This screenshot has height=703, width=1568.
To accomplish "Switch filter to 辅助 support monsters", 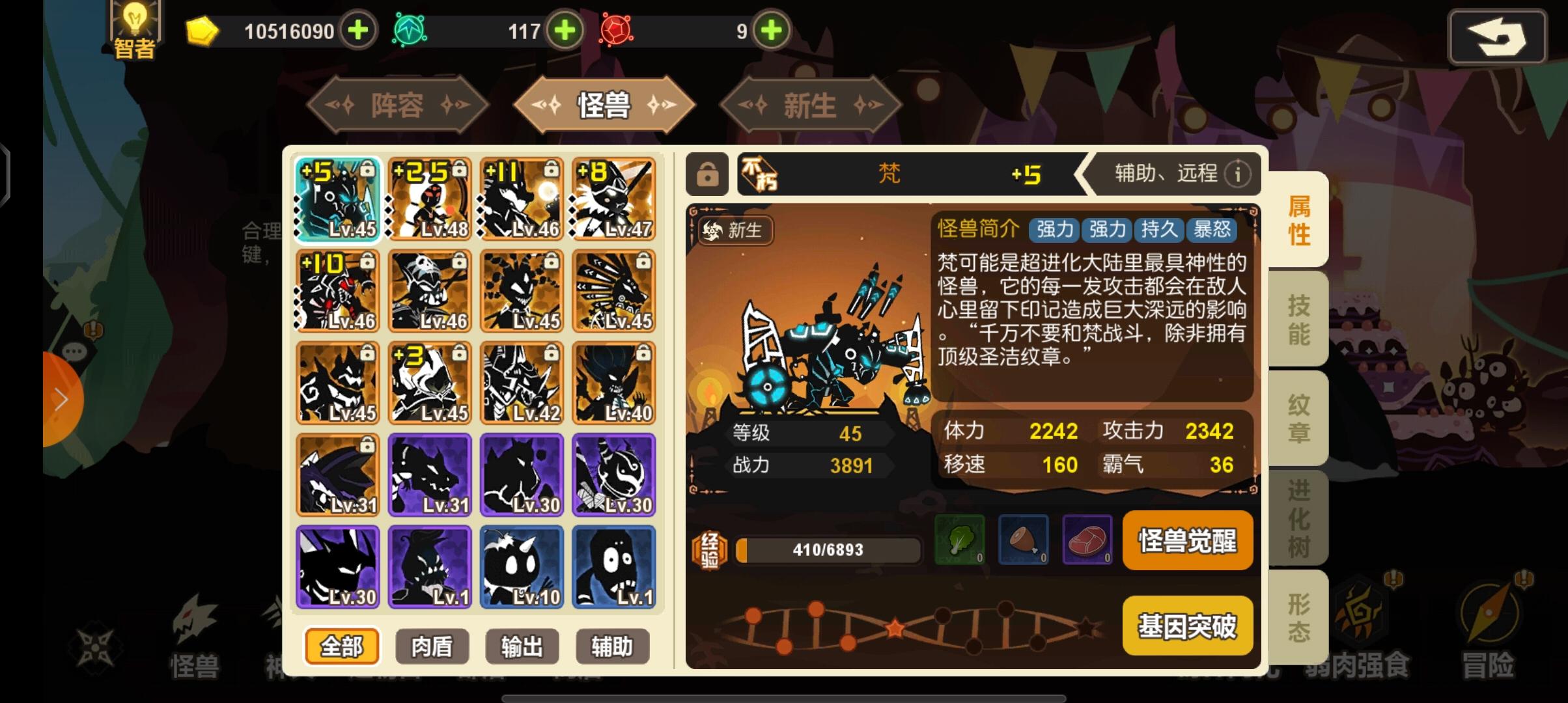I will tap(613, 646).
